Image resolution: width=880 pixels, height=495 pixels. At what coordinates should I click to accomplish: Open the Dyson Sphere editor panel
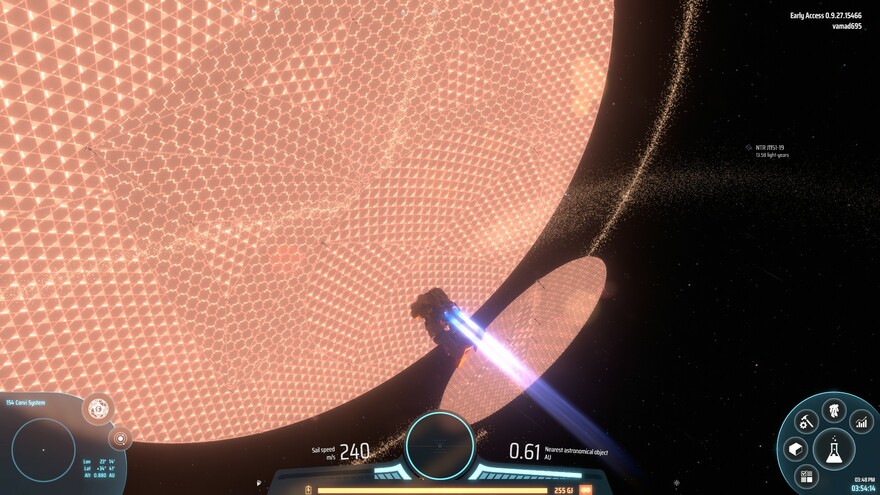[98, 408]
